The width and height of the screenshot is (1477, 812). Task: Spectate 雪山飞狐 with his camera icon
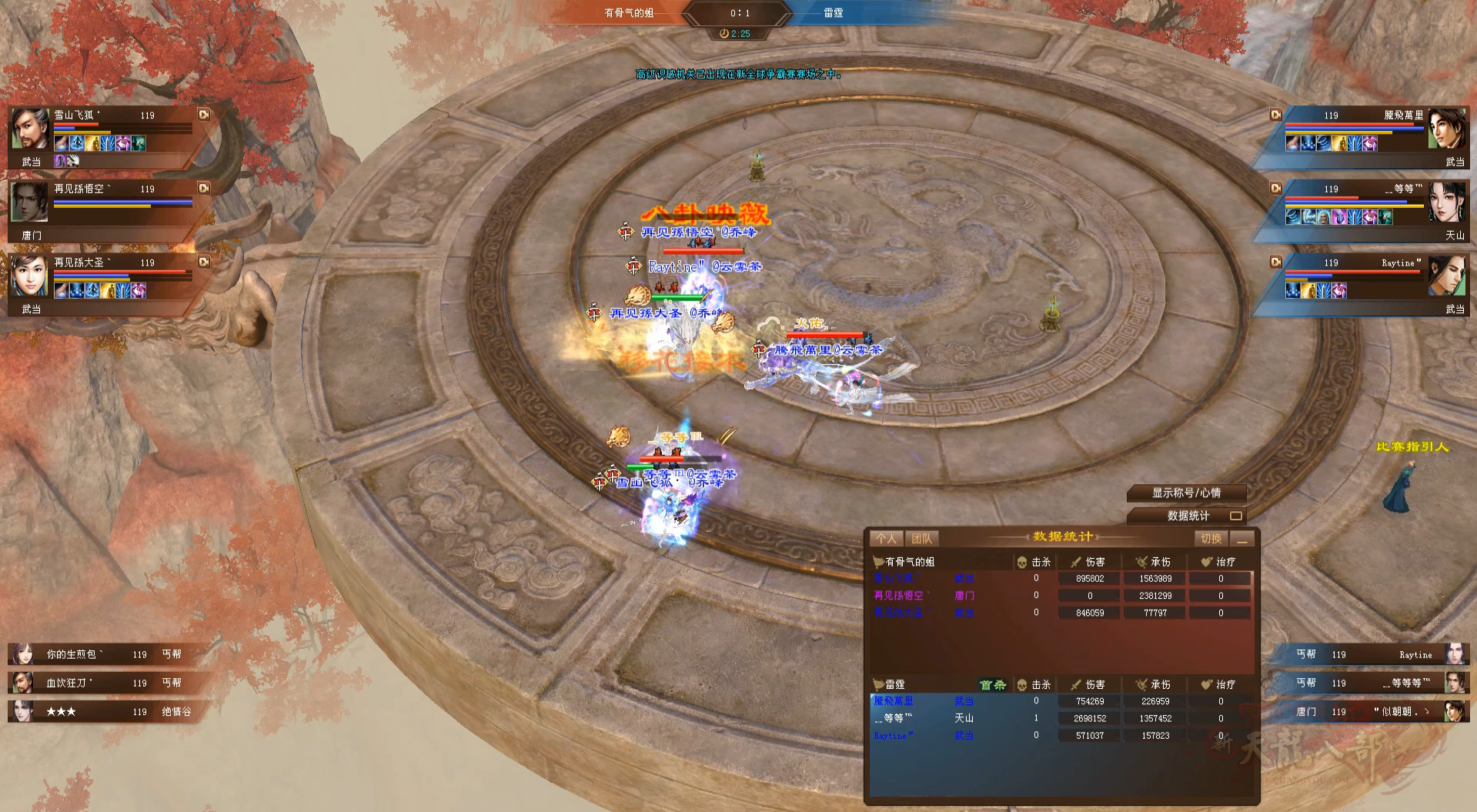tap(204, 115)
